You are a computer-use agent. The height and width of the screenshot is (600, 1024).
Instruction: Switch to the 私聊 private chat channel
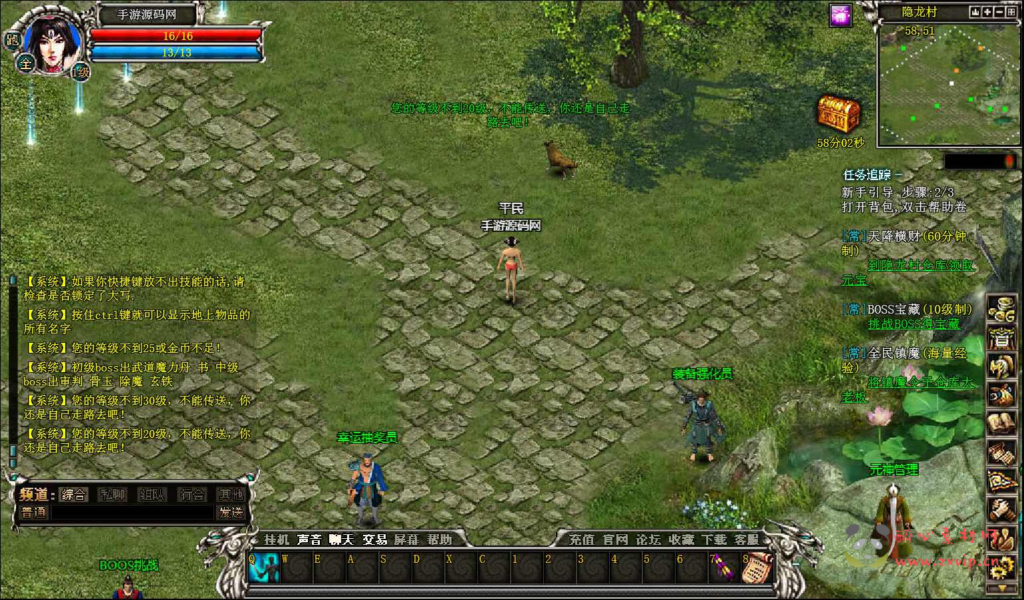click(112, 494)
